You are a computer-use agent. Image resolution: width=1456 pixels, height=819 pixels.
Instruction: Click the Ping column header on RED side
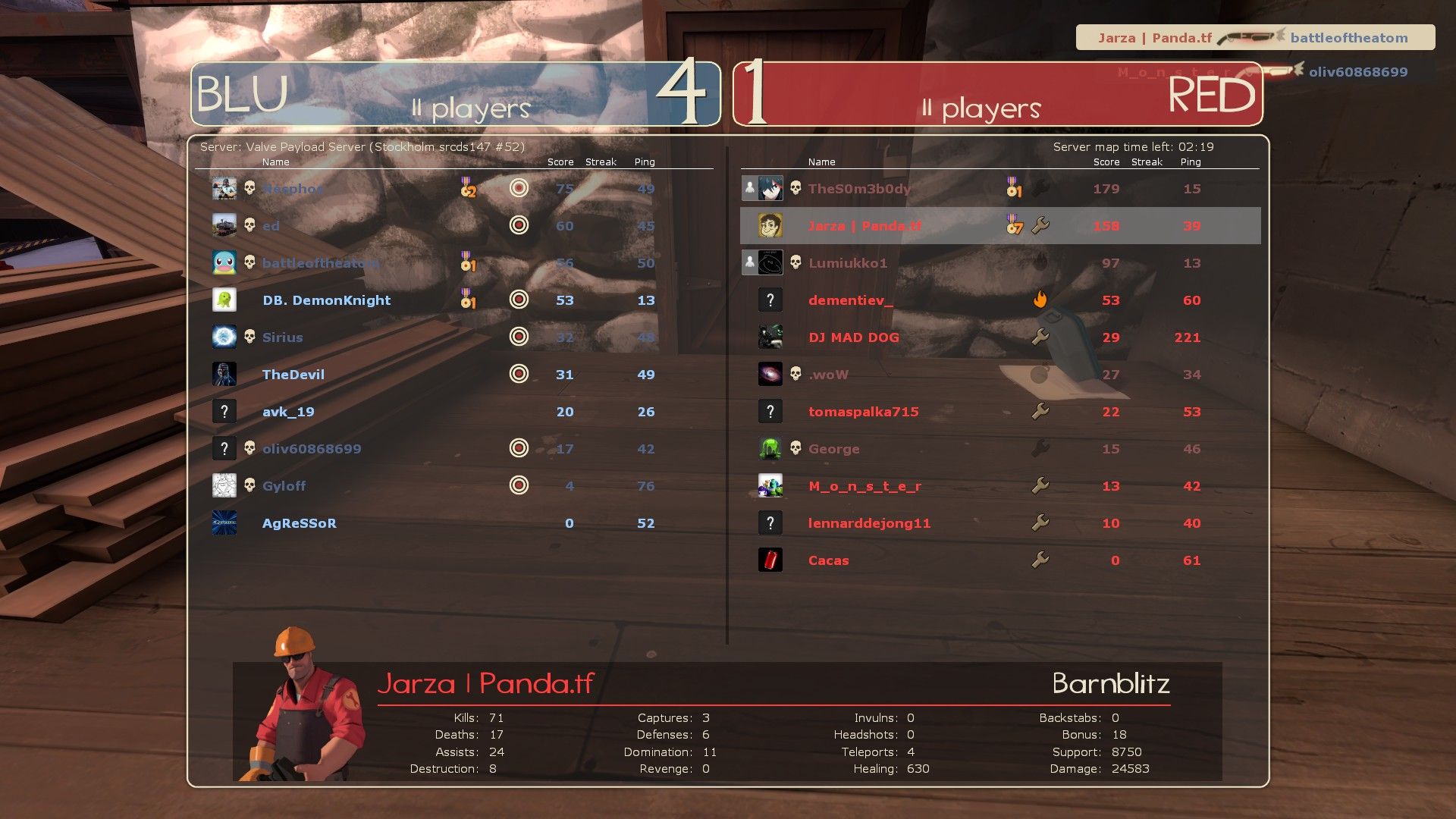1191,162
